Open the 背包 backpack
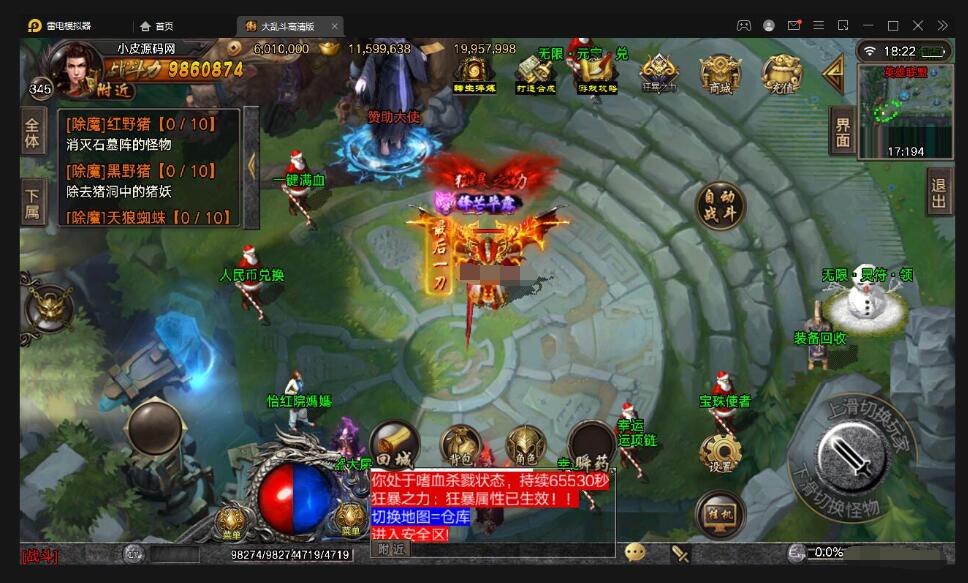Screen dimensions: 968x583 (460, 447)
